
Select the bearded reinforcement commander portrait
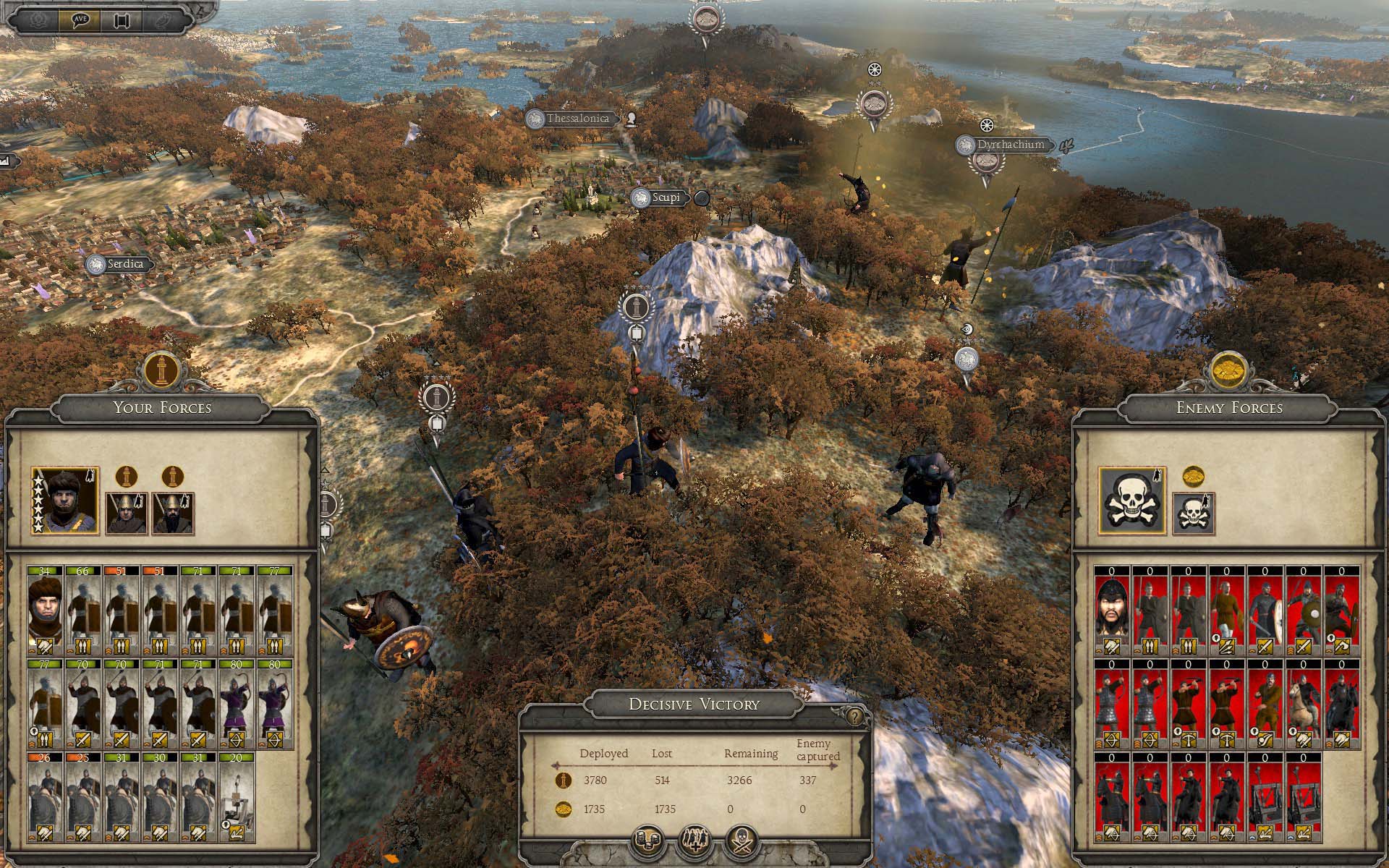(x=171, y=513)
